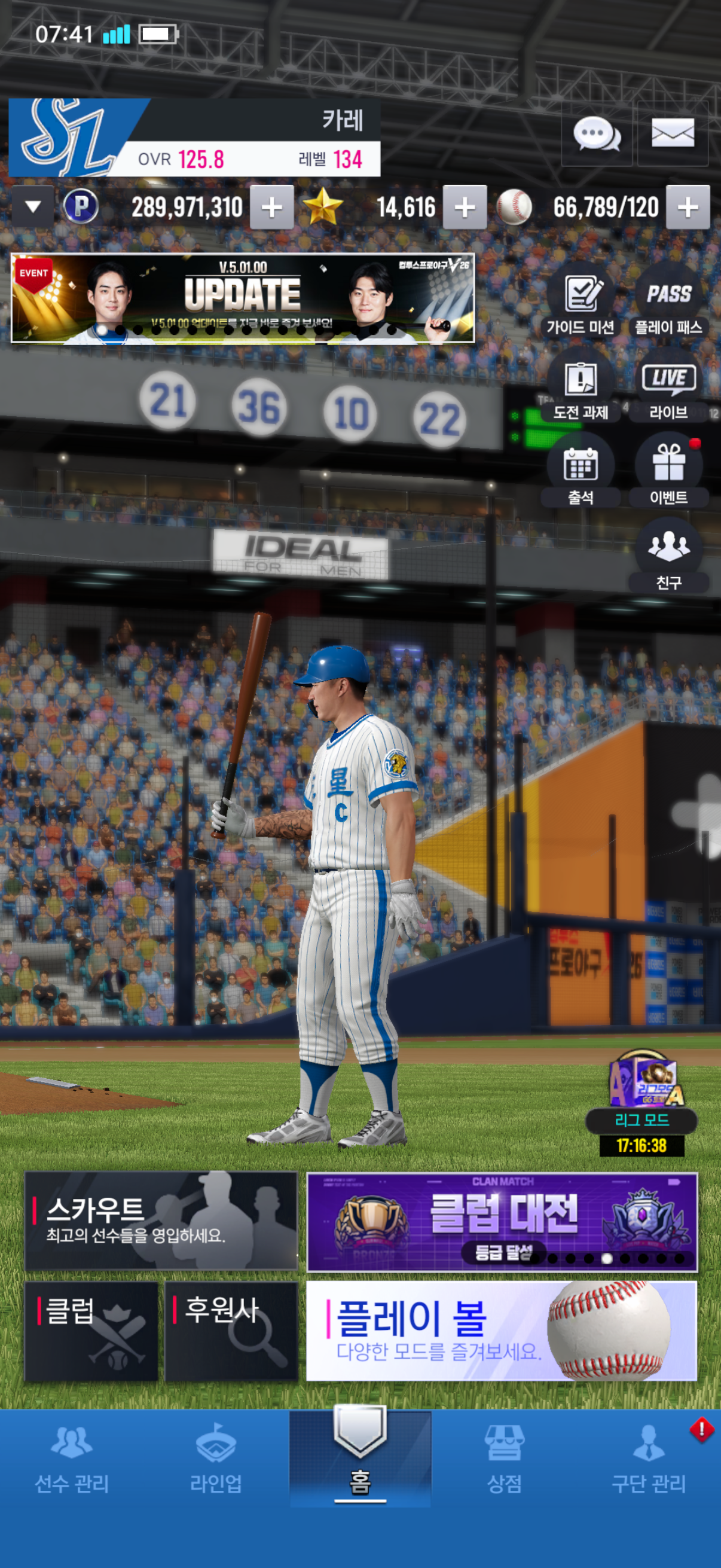Open the 라이브 LIVE menu
Screen dimensions: 721x1568
[668, 388]
